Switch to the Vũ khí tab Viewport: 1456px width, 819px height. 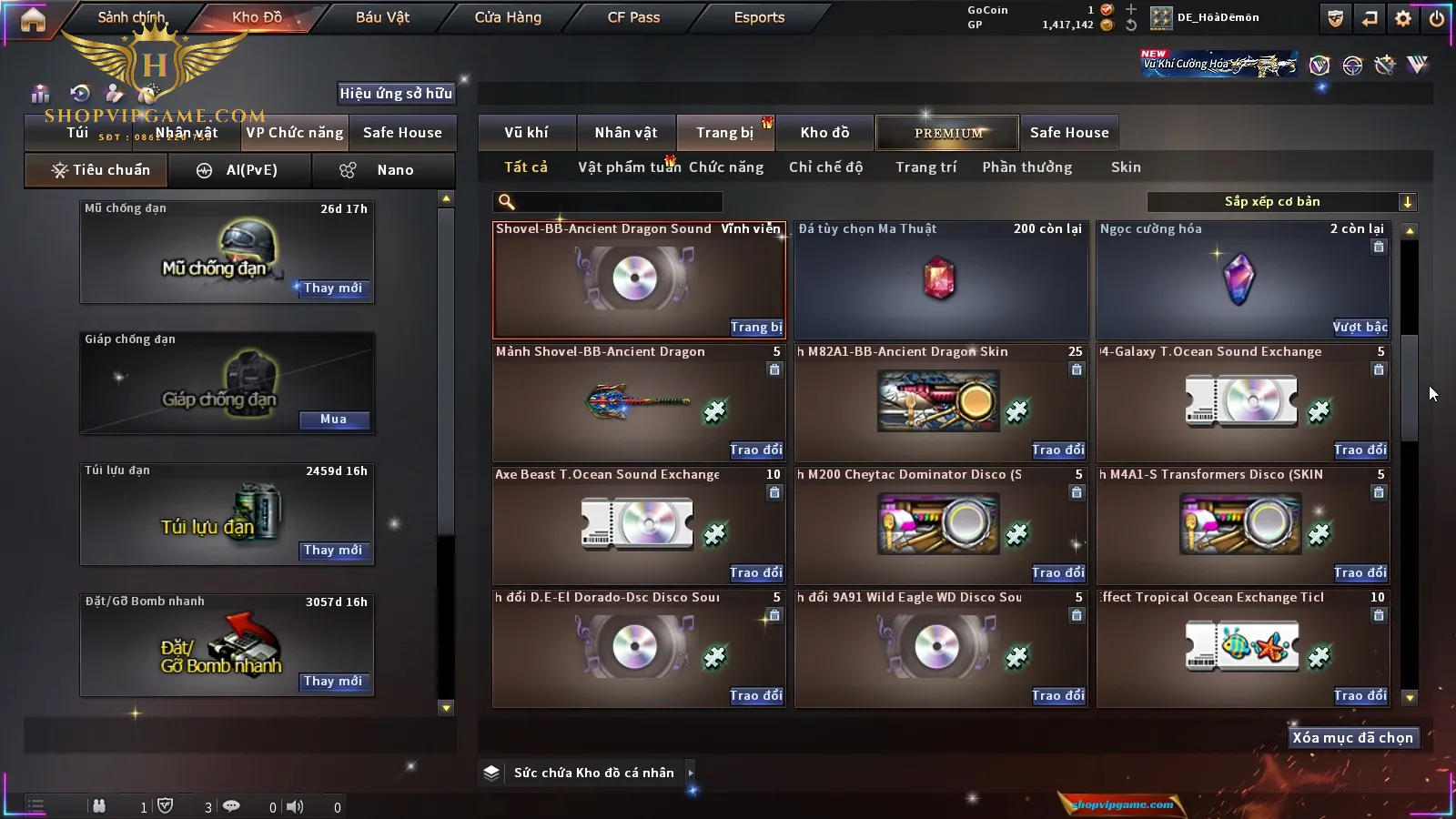(526, 133)
